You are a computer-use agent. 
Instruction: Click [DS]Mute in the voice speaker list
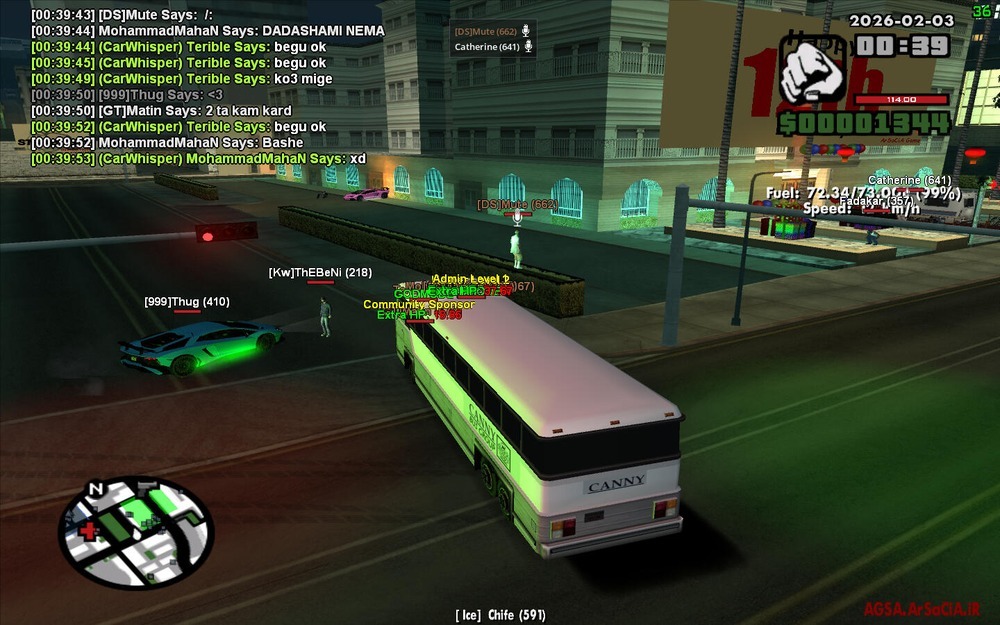[x=486, y=32]
